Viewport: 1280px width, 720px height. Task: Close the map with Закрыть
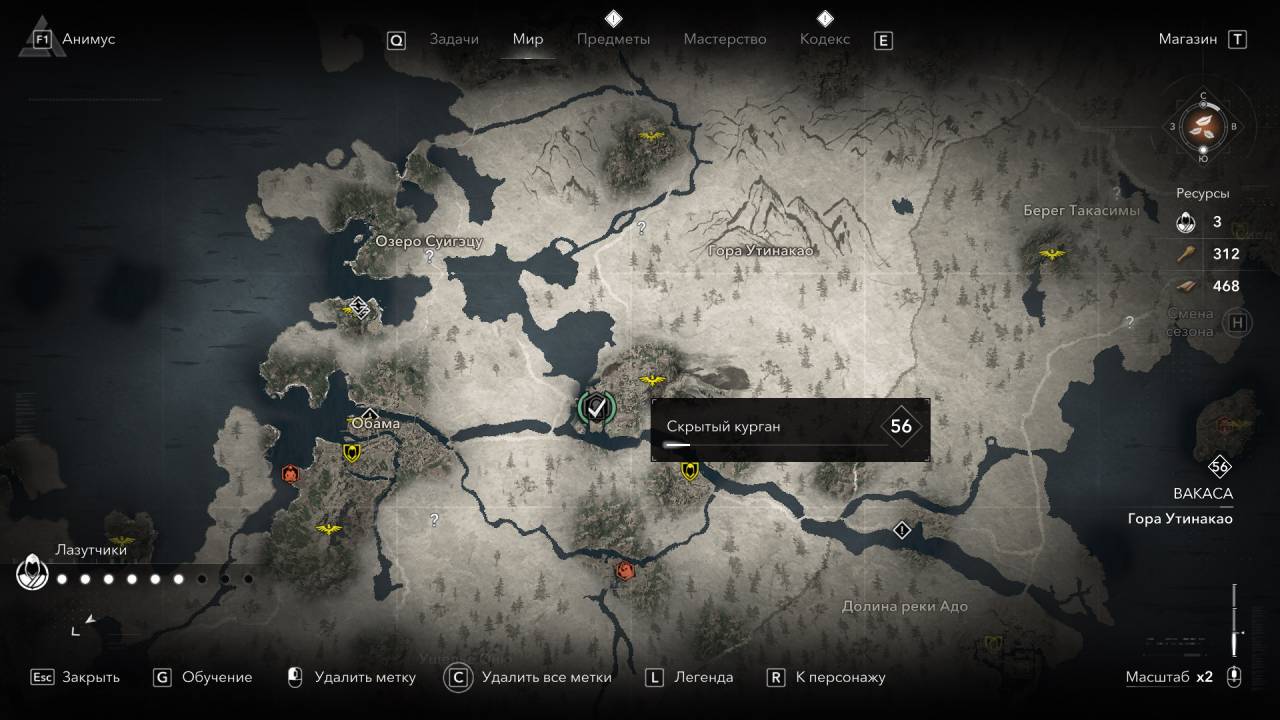[90, 677]
